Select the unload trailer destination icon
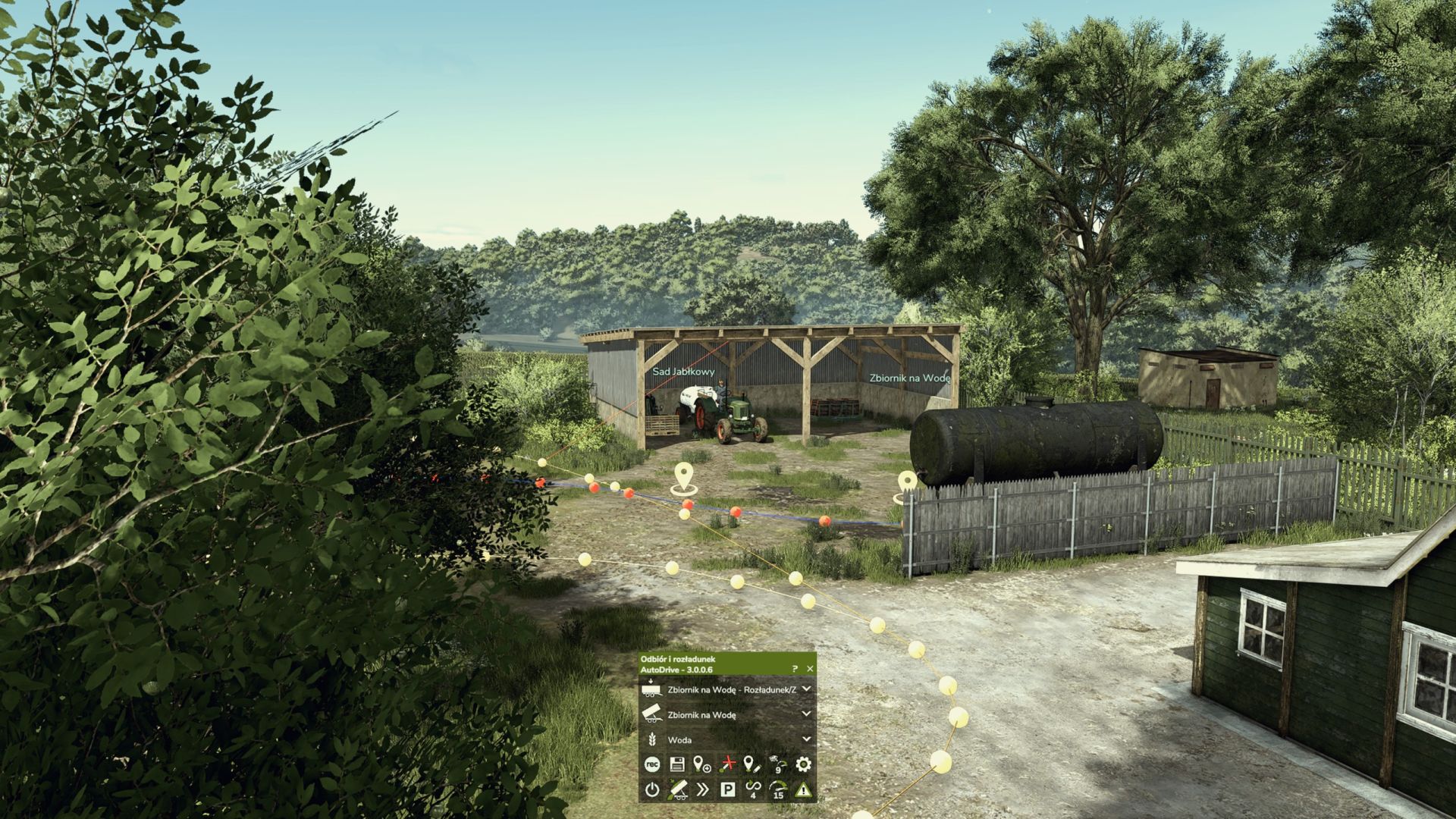Image resolution: width=1456 pixels, height=819 pixels. pyautogui.click(x=677, y=789)
